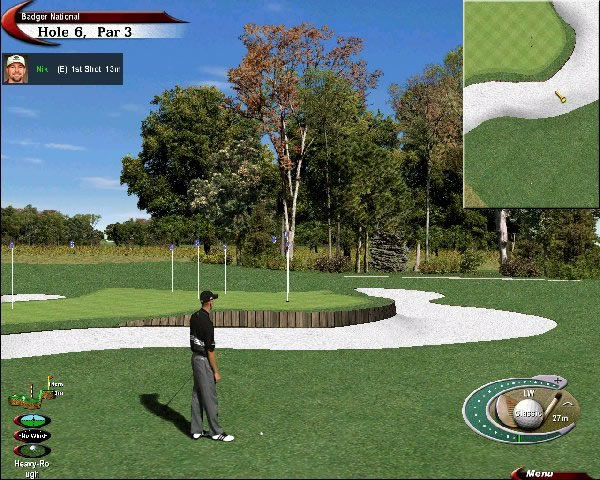
Task: Toggle the aiming view oval icon
Action: click(x=32, y=421)
